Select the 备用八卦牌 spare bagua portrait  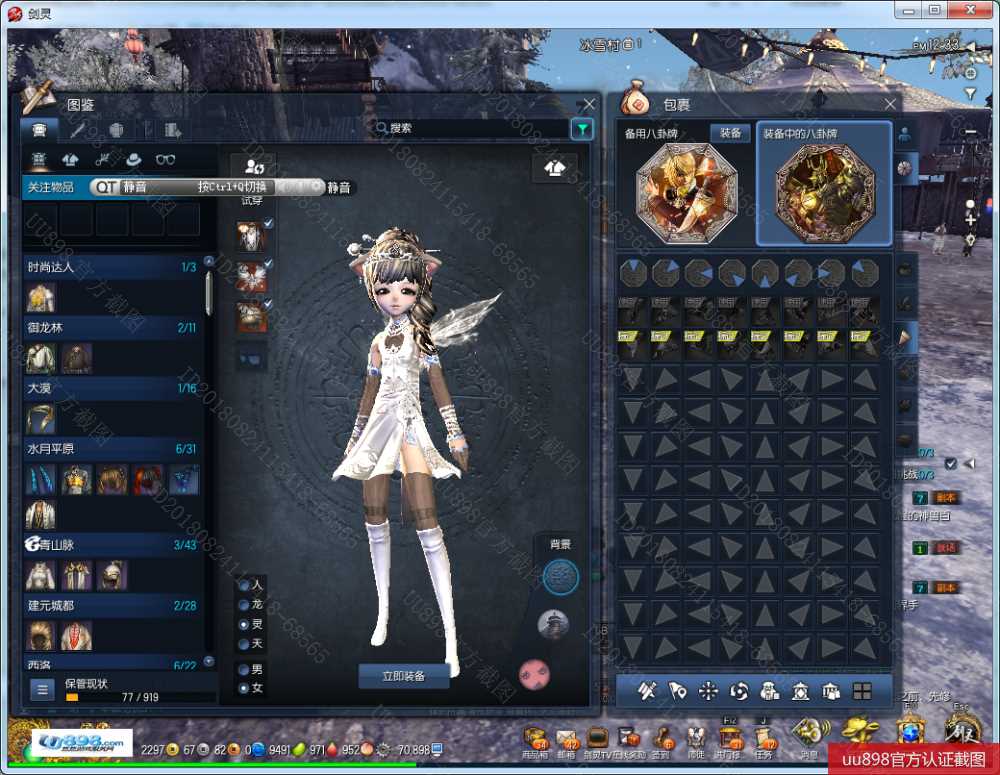(686, 192)
